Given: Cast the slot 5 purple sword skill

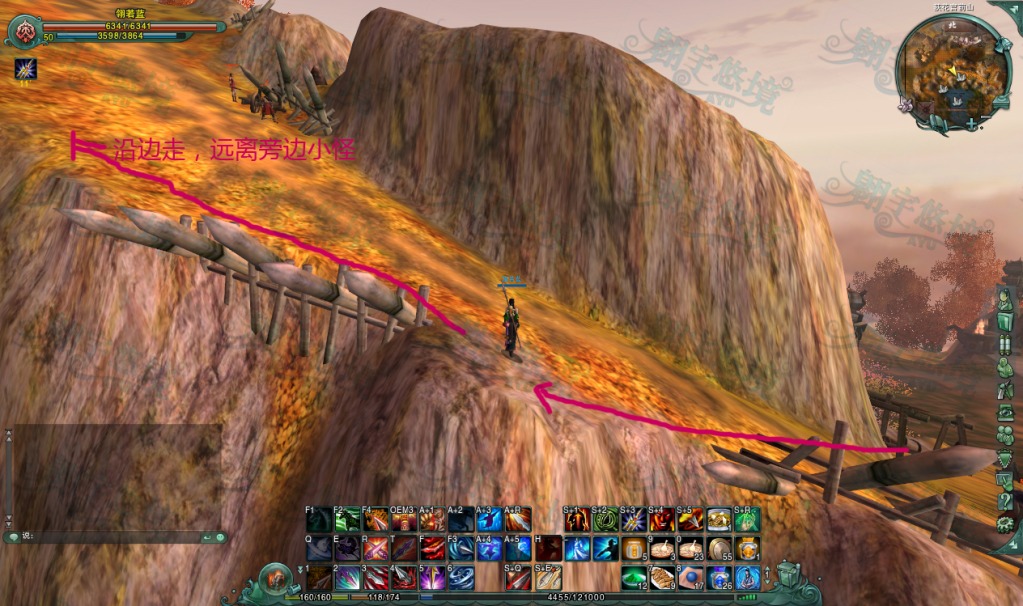Looking at the screenshot, I should tap(432, 578).
